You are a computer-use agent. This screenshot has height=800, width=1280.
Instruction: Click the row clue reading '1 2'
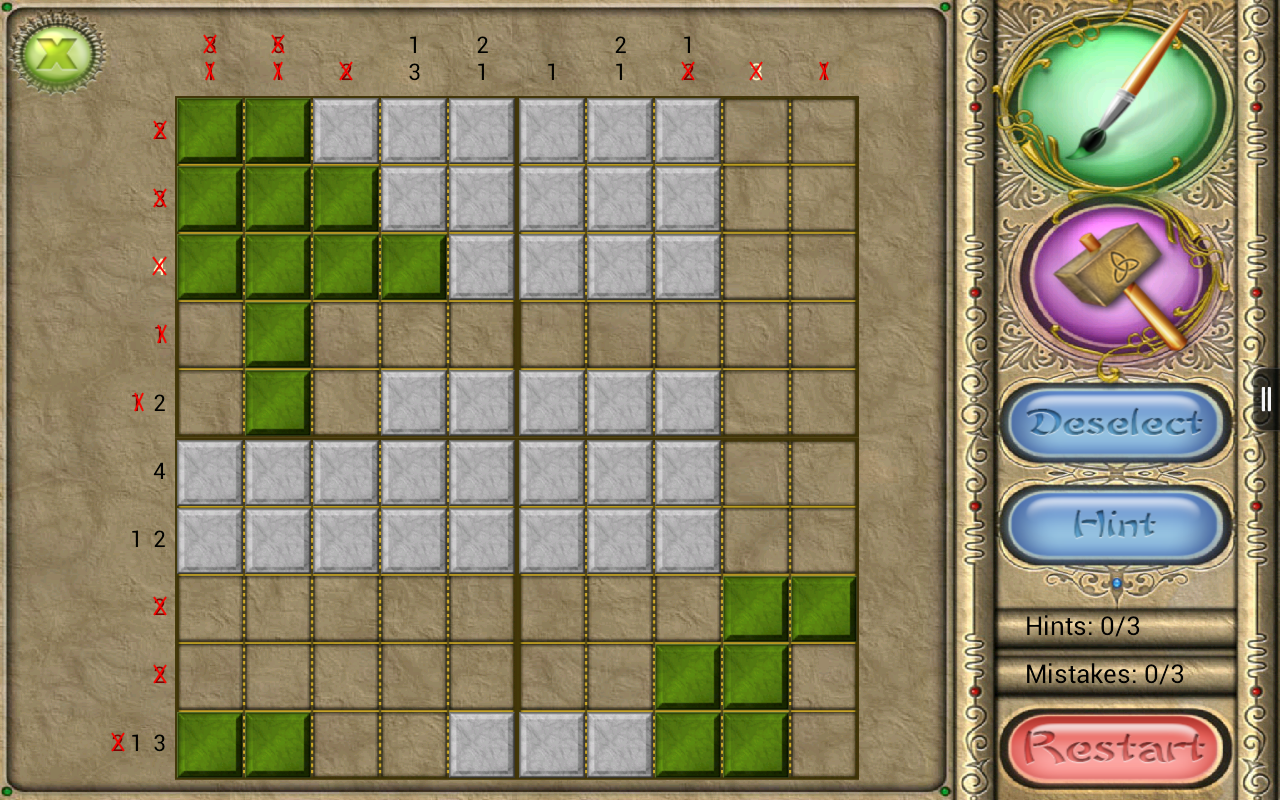click(147, 539)
